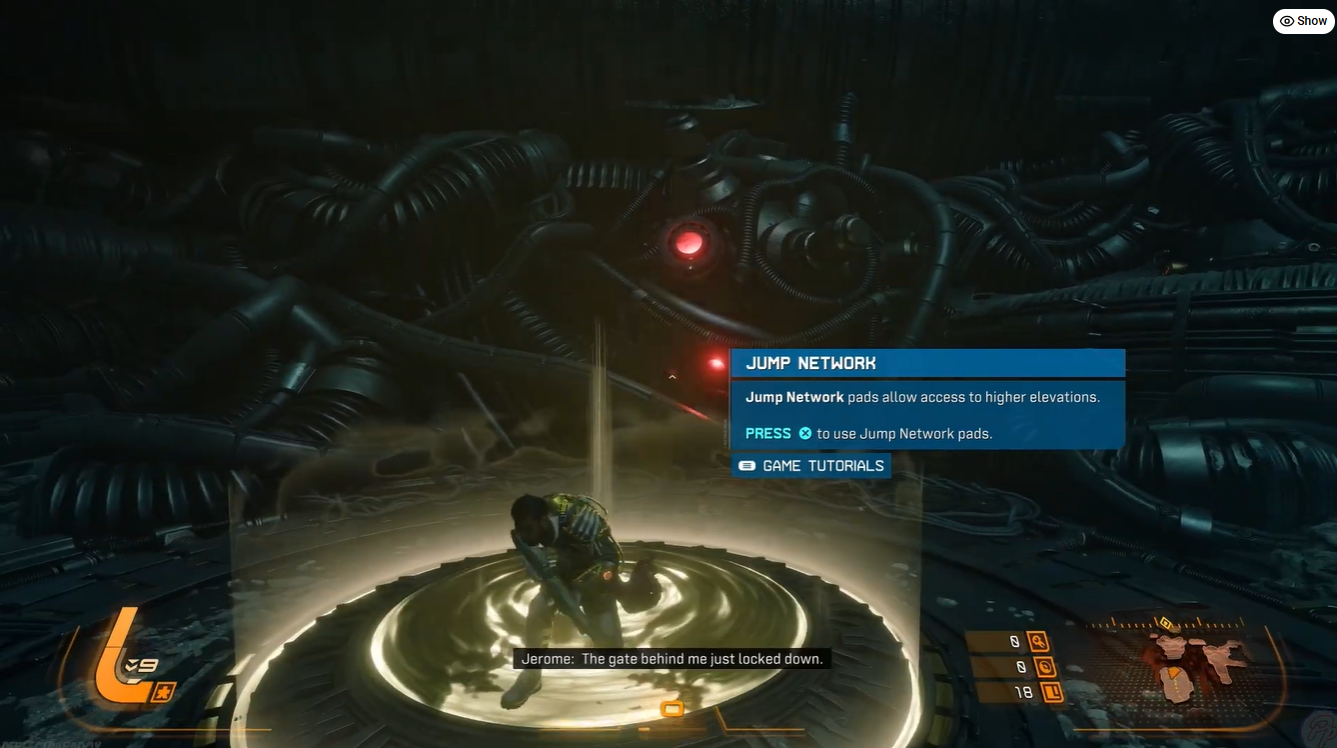The image size is (1337, 748).
Task: Click the star emblem on the health meter
Action: (163, 691)
